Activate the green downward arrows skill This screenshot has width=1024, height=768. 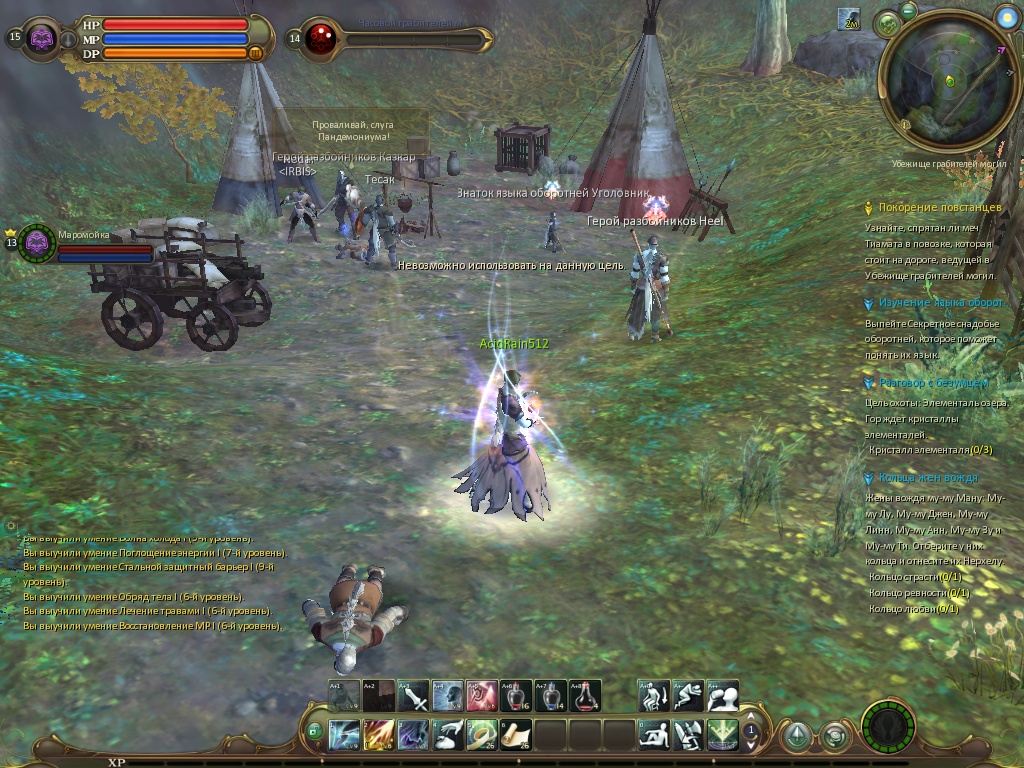[723, 735]
